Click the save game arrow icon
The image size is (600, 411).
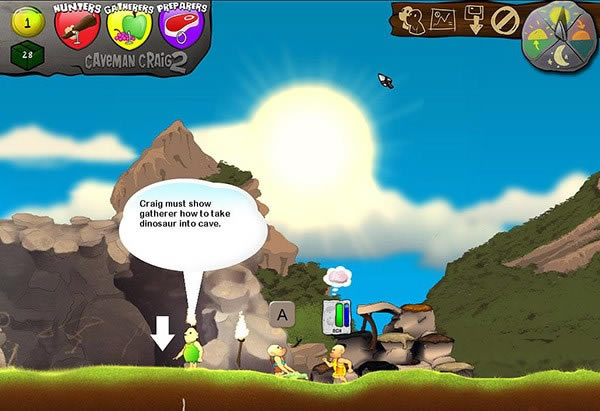475,20
